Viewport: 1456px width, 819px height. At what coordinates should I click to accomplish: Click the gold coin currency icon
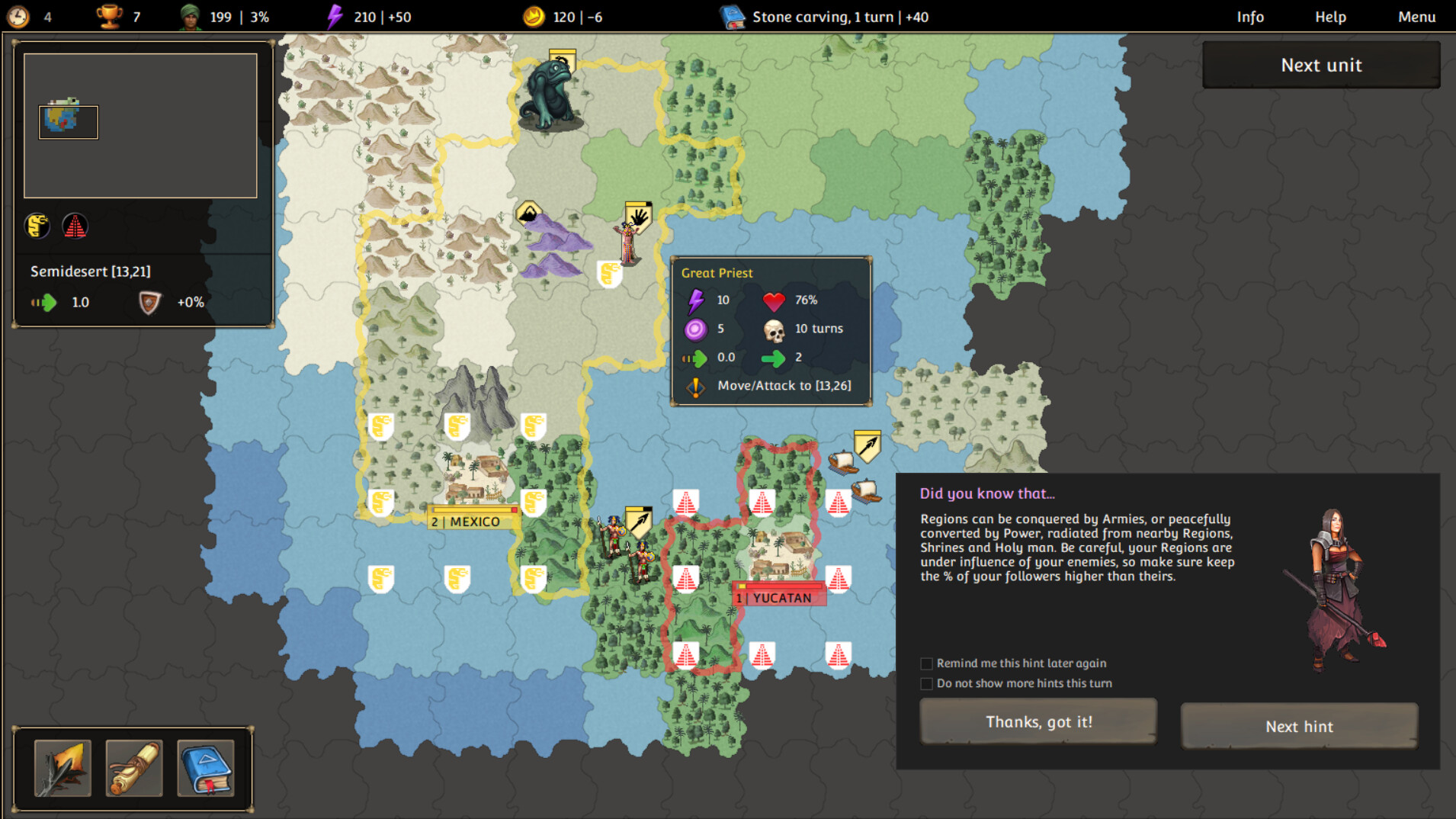[x=534, y=15]
